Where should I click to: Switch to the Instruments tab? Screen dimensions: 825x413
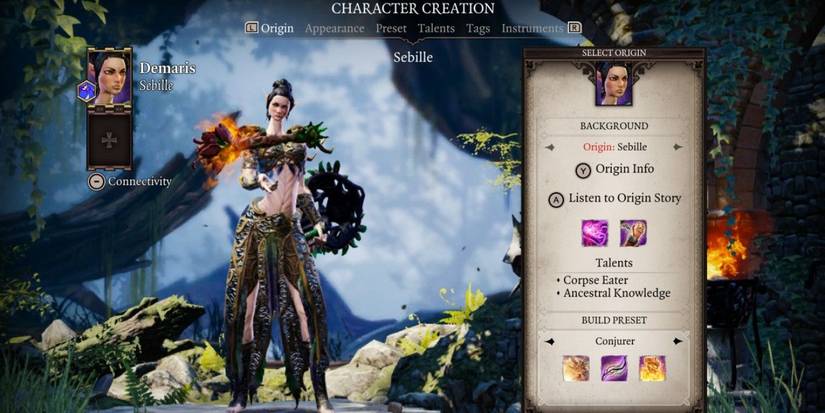[x=532, y=29]
